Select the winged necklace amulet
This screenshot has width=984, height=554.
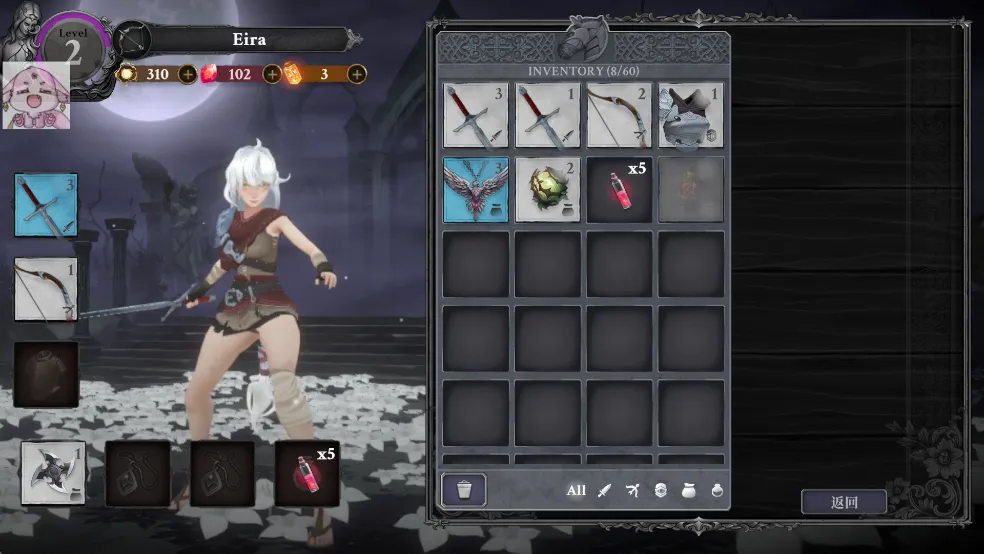click(476, 189)
